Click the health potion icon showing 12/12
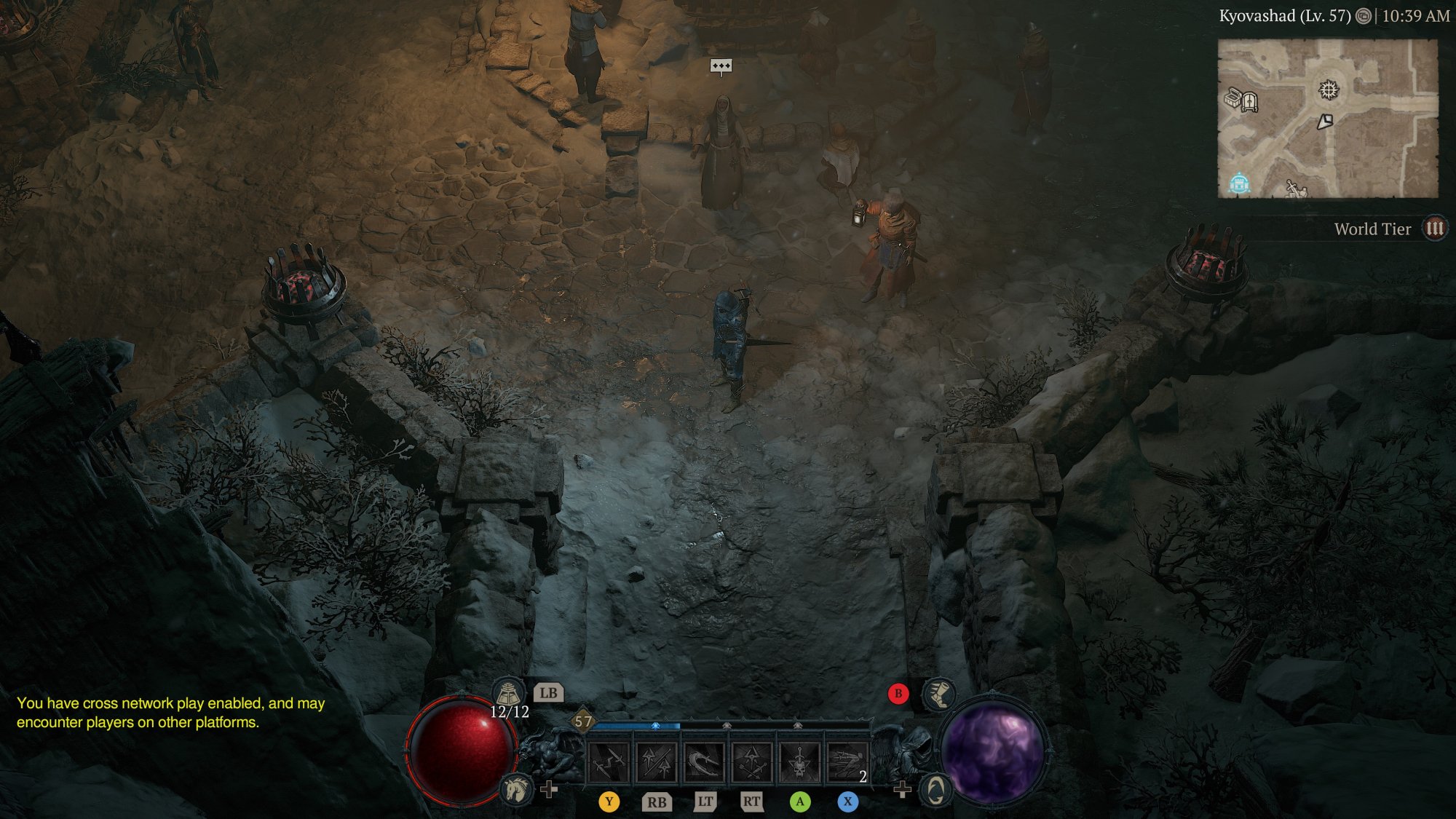Image resolution: width=1456 pixels, height=819 pixels. (509, 694)
